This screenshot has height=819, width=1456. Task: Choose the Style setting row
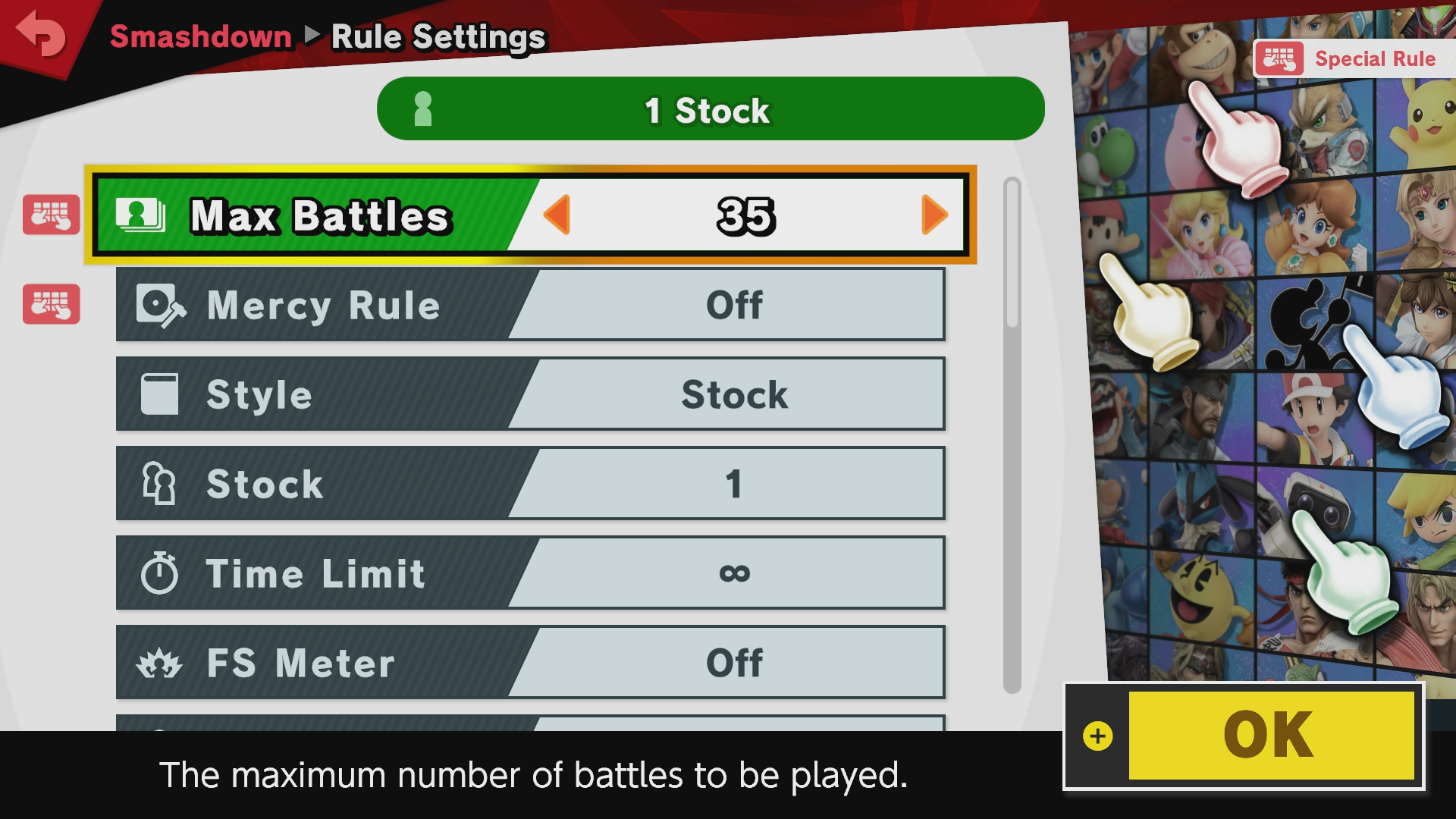point(530,394)
